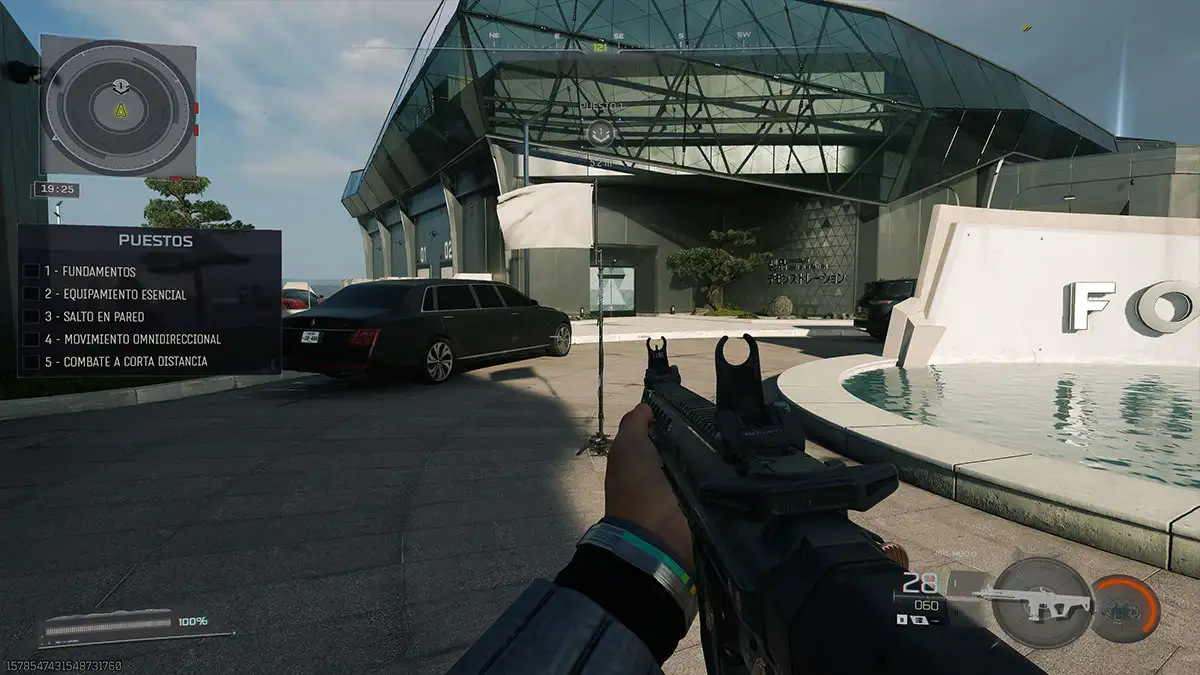The width and height of the screenshot is (1200, 675).
Task: Activate the orange-ringed equipment icon
Action: click(x=1127, y=608)
